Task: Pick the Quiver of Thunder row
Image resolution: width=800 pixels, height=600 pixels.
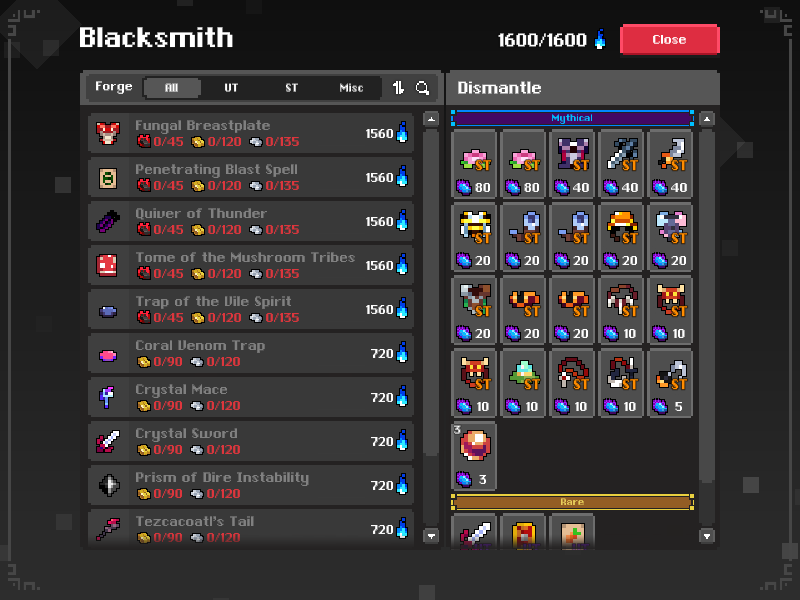Action: point(251,221)
